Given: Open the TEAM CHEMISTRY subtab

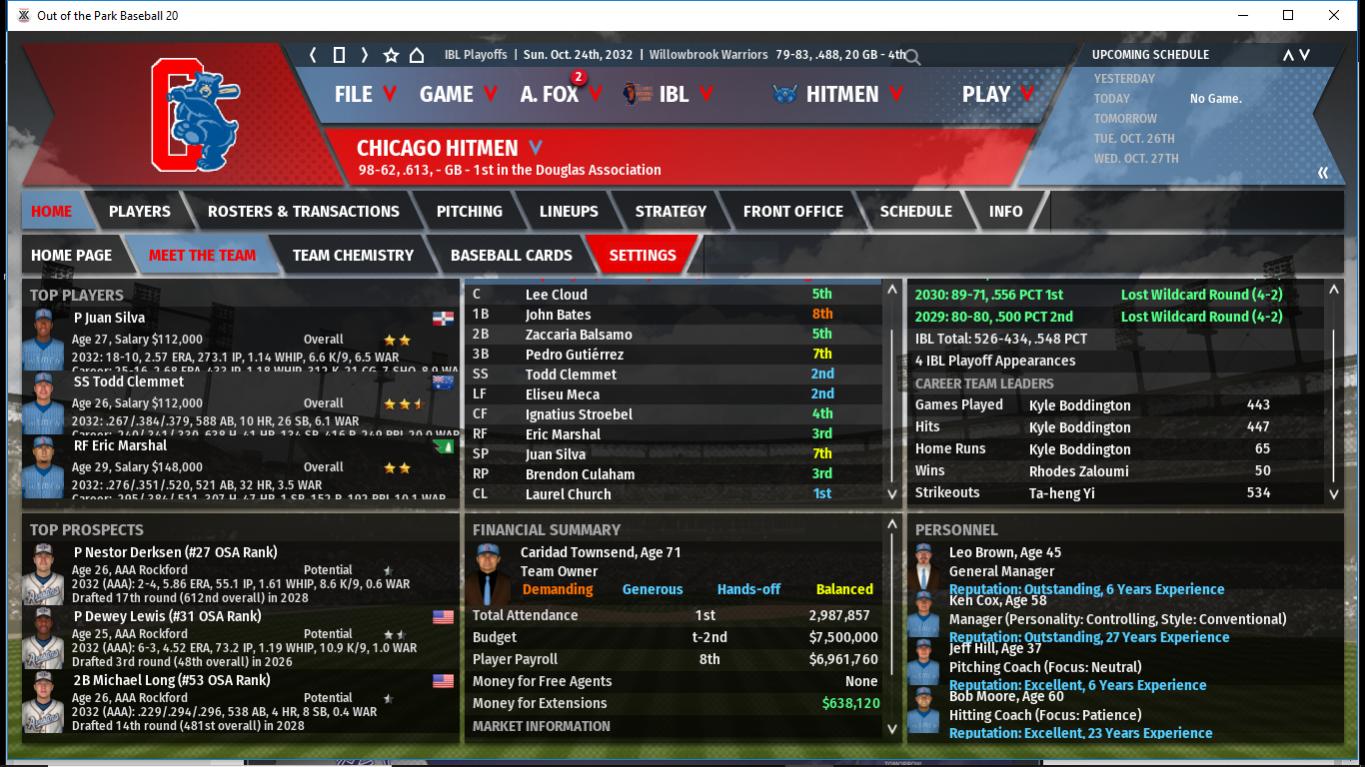Looking at the screenshot, I should (352, 255).
